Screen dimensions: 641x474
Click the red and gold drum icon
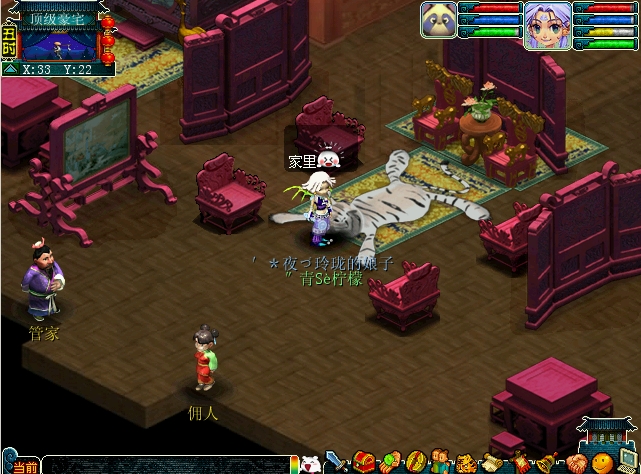point(415,464)
